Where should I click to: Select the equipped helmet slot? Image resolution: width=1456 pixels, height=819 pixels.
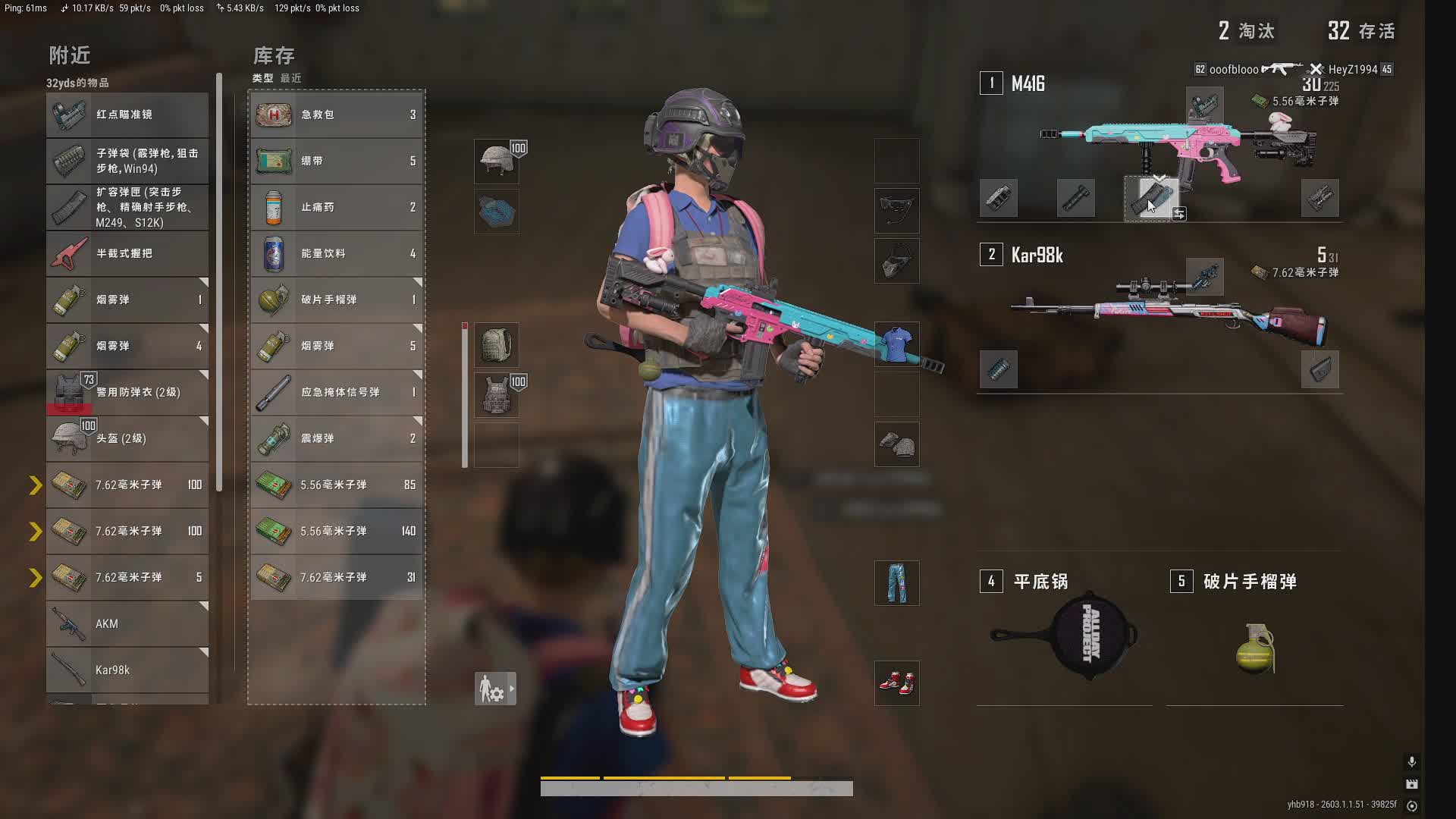coord(497,161)
